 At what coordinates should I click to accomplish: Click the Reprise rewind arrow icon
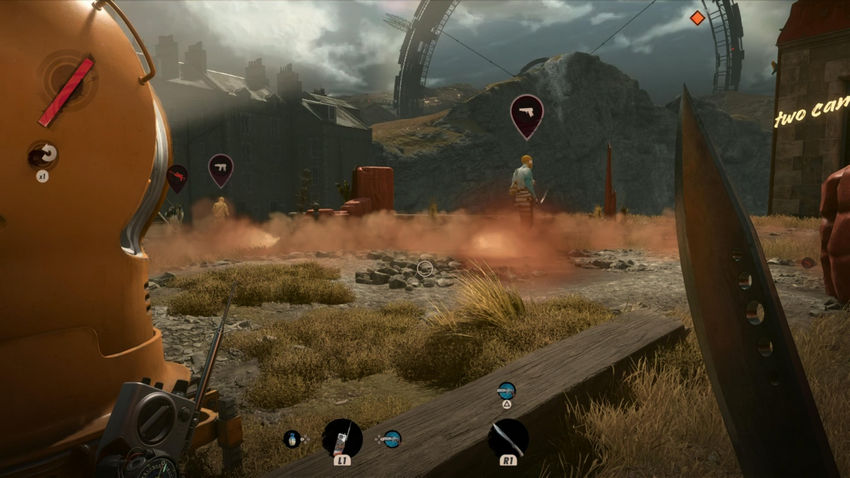[42, 154]
